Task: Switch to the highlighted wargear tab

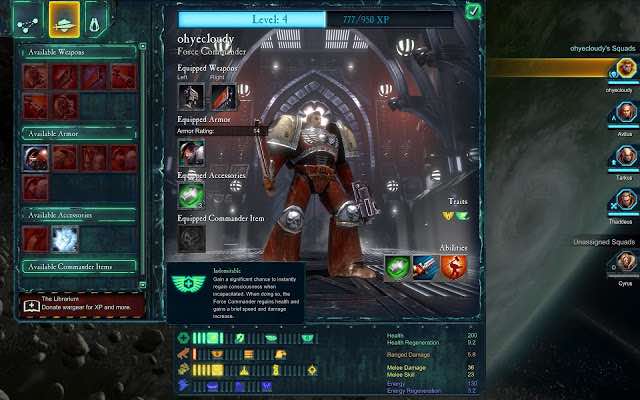Action: 63,18
